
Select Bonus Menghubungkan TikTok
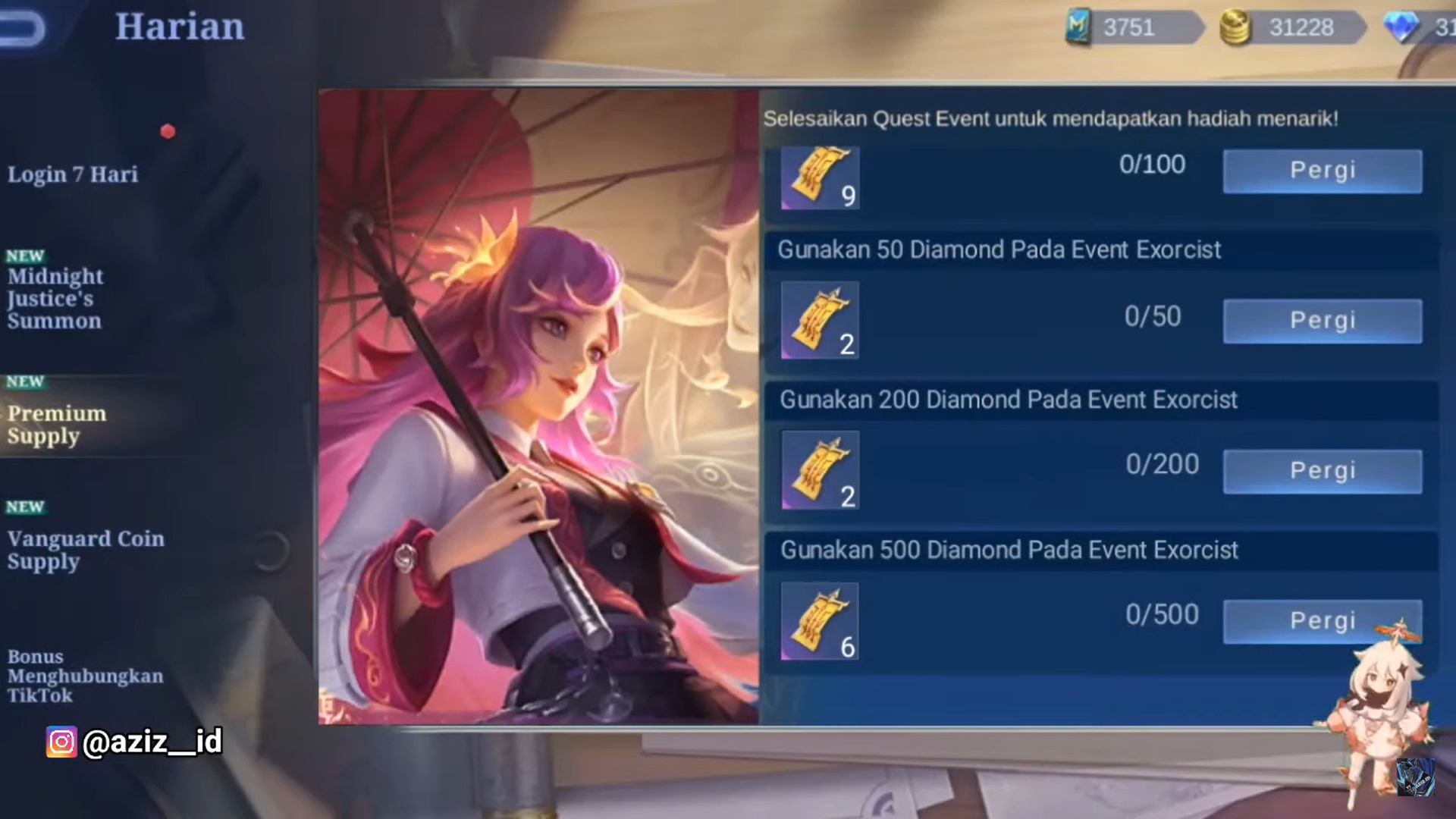(x=86, y=676)
